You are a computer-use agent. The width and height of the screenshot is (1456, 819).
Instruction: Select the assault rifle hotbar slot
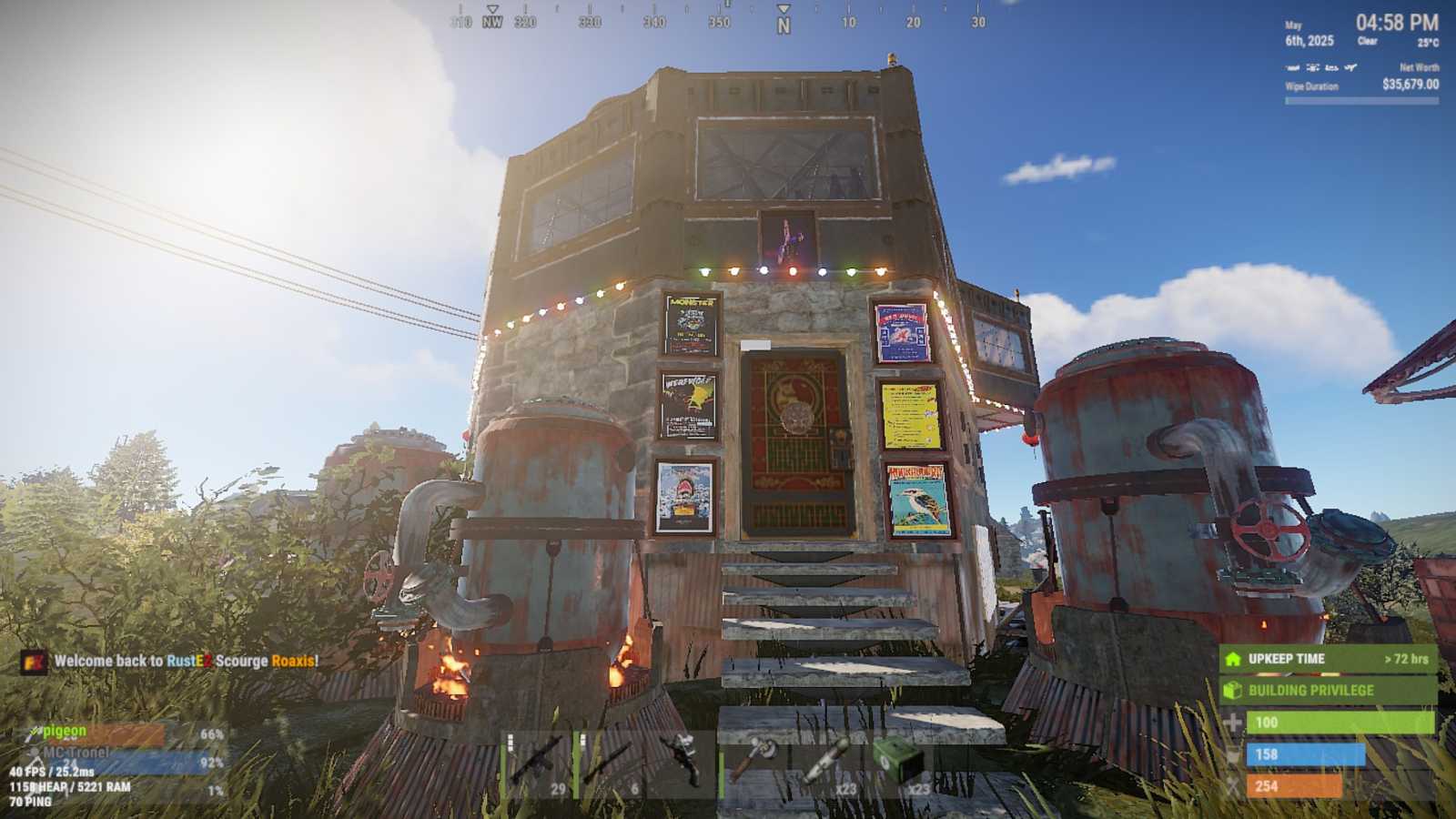[539, 763]
